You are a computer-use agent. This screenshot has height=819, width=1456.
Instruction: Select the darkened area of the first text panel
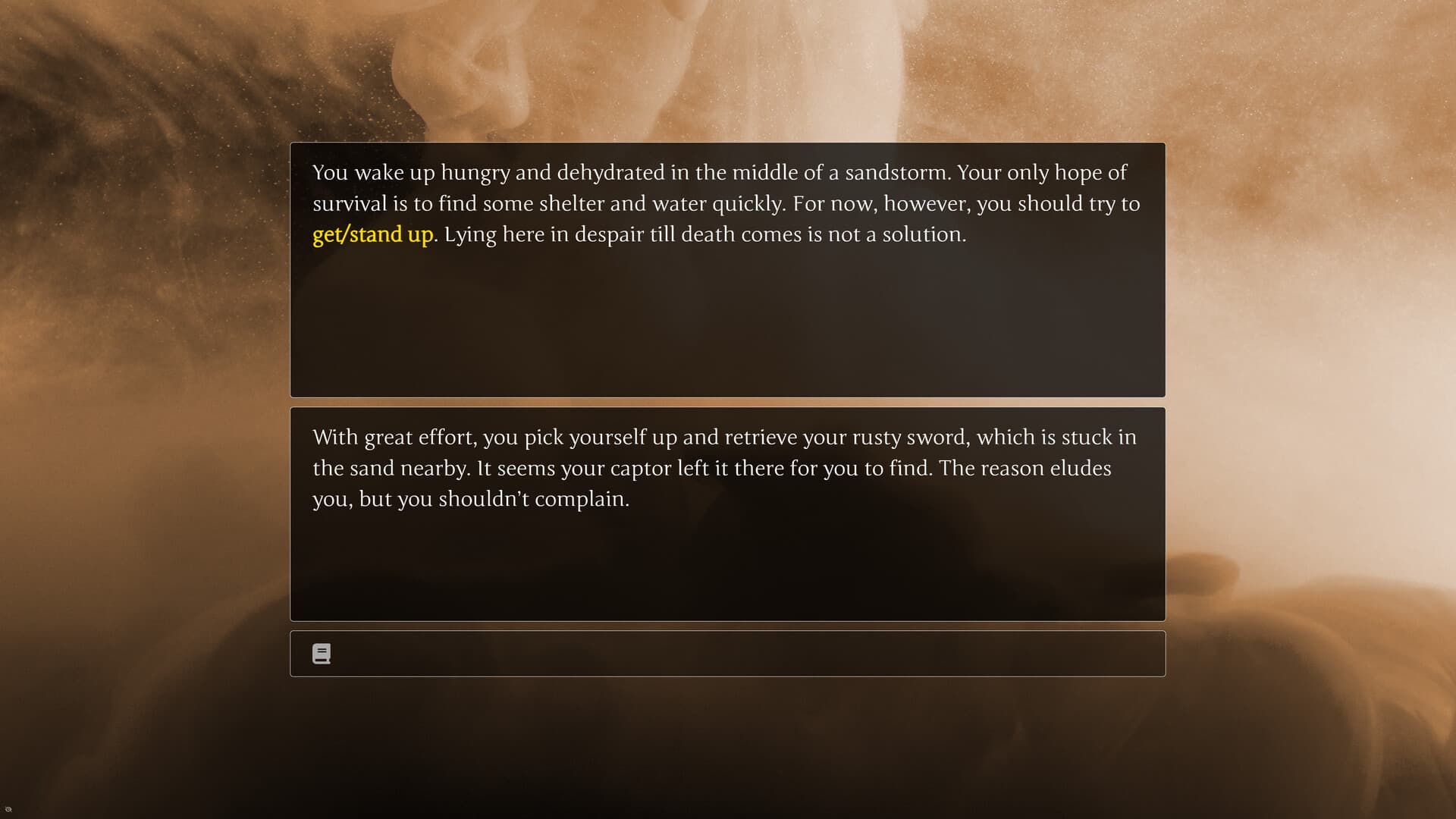(x=728, y=334)
